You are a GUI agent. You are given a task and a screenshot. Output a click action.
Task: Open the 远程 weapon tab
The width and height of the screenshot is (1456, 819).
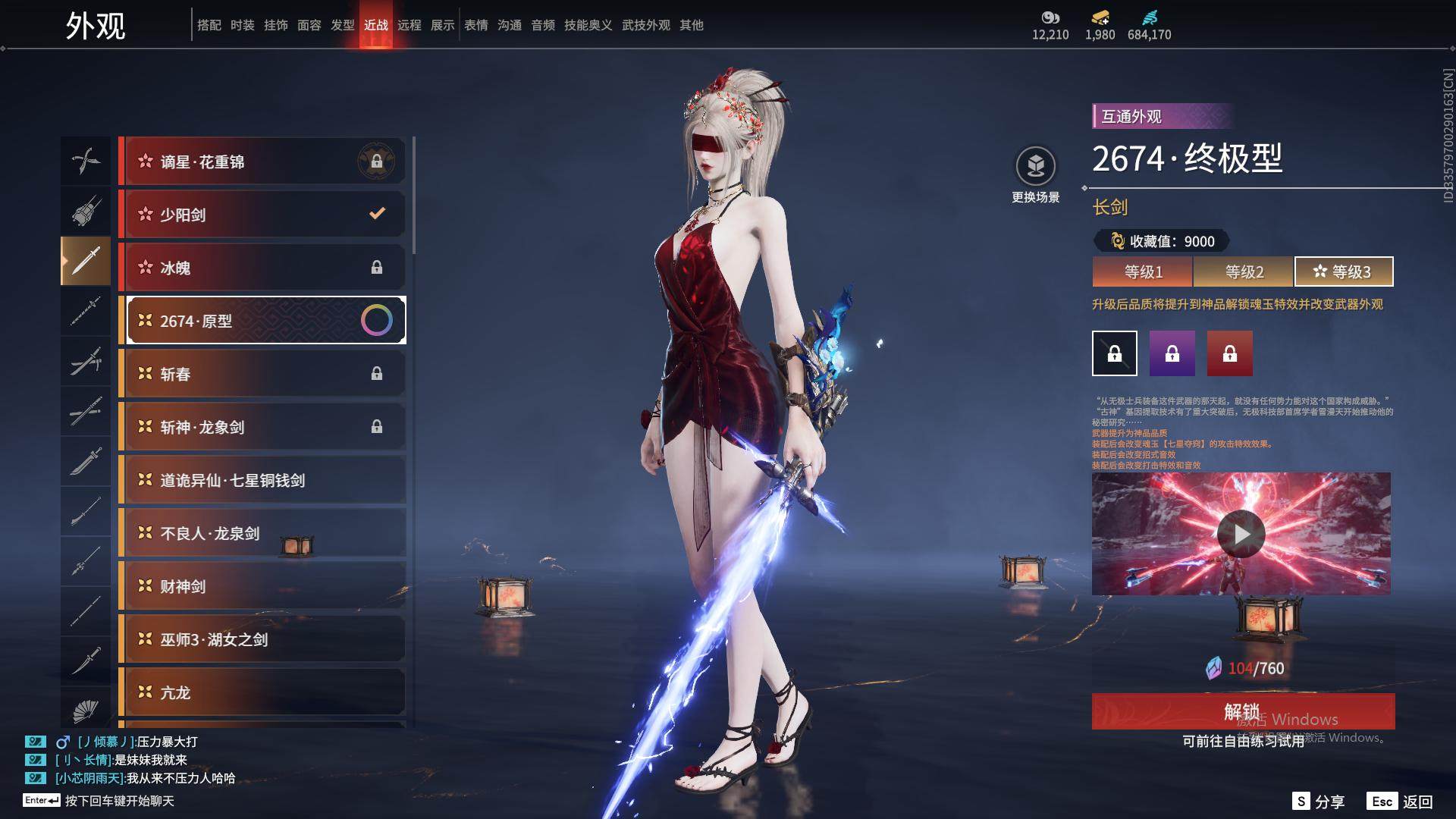click(409, 25)
